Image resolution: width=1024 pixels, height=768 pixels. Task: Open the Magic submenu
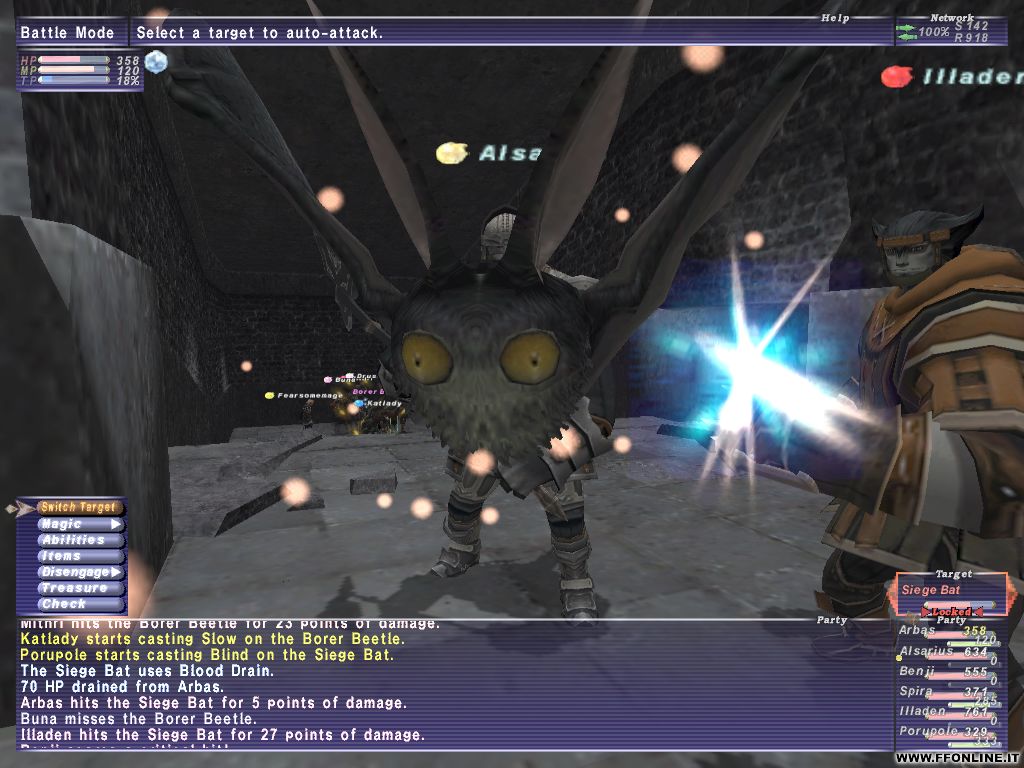[78, 524]
